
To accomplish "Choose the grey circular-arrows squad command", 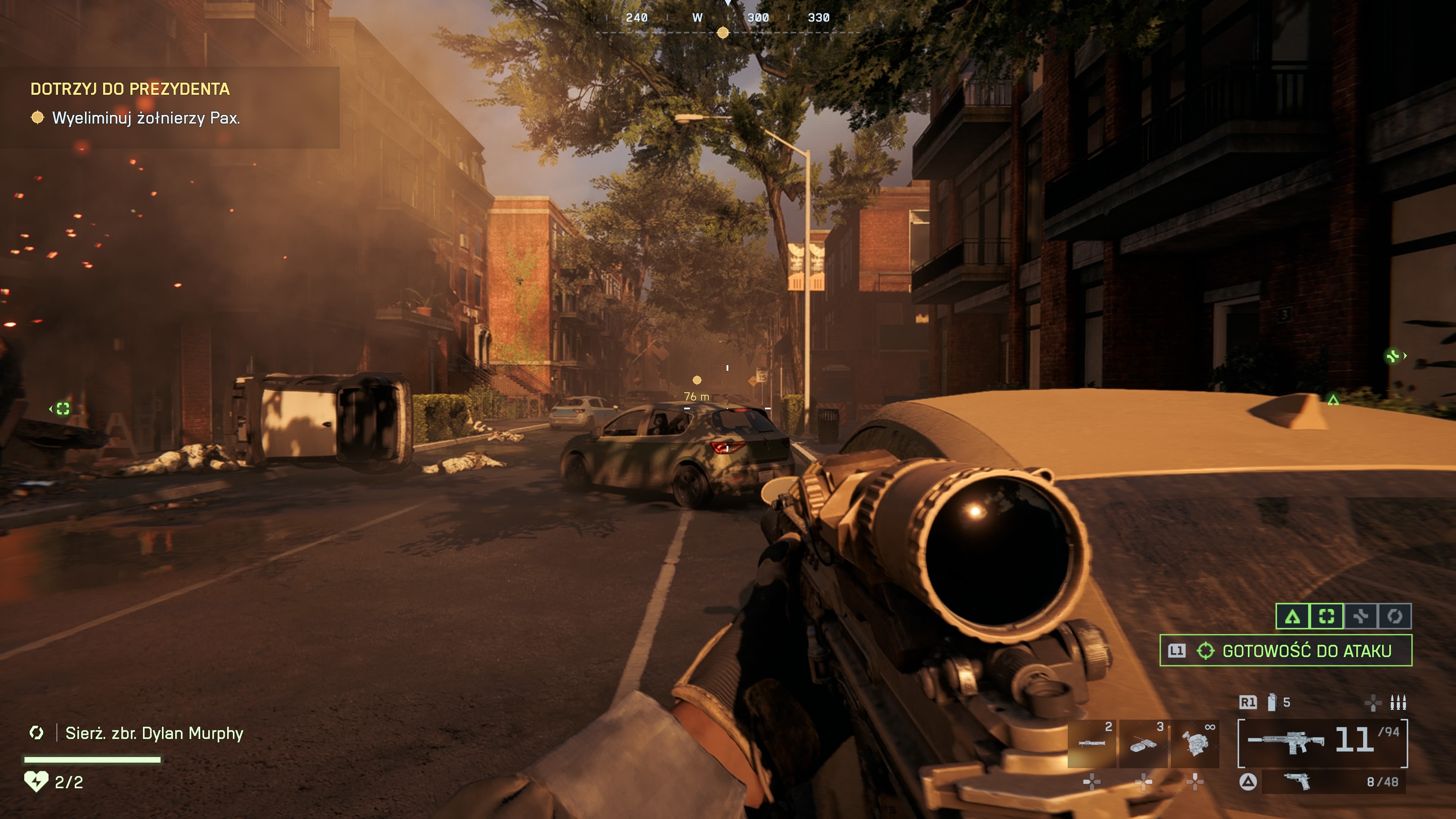I will (1395, 616).
